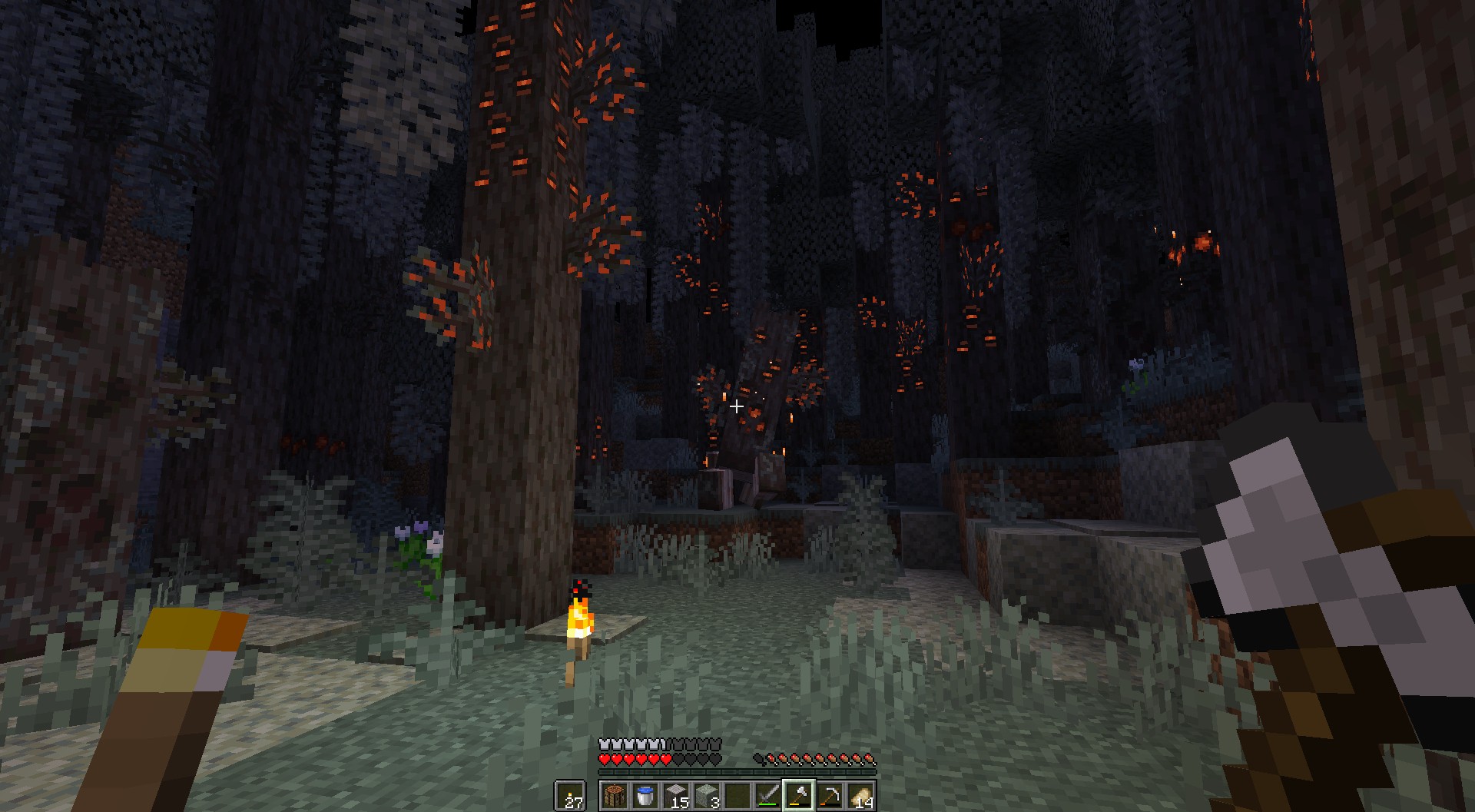This screenshot has height=812, width=1475.
Task: Click the off-hand torch slot showing 27
Action: click(570, 796)
